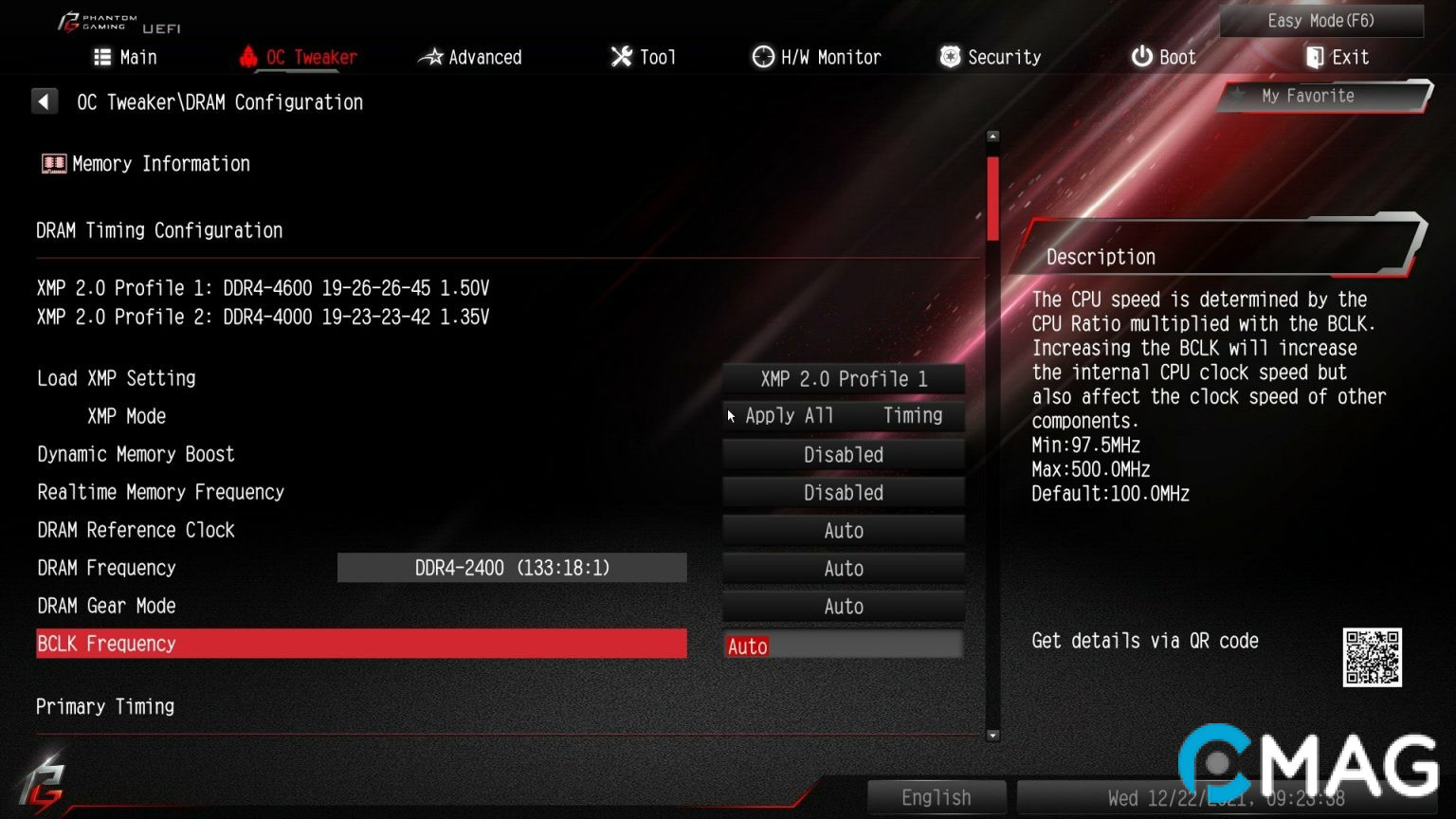Viewport: 1456px width, 819px height.
Task: Switch to the Boot tab
Action: [x=1164, y=58]
